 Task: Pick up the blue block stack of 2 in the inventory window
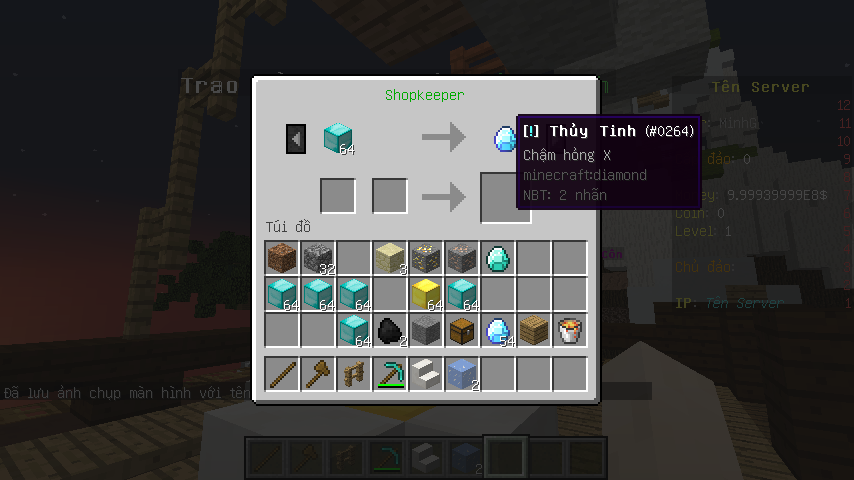point(463,374)
